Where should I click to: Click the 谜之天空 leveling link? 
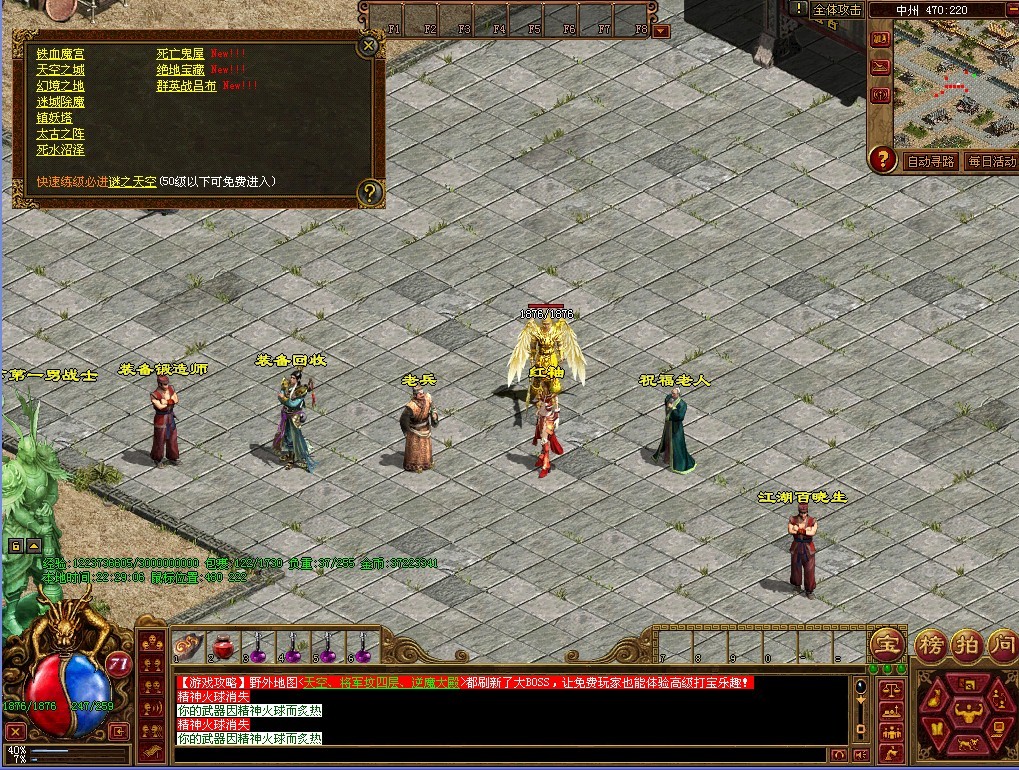point(133,182)
